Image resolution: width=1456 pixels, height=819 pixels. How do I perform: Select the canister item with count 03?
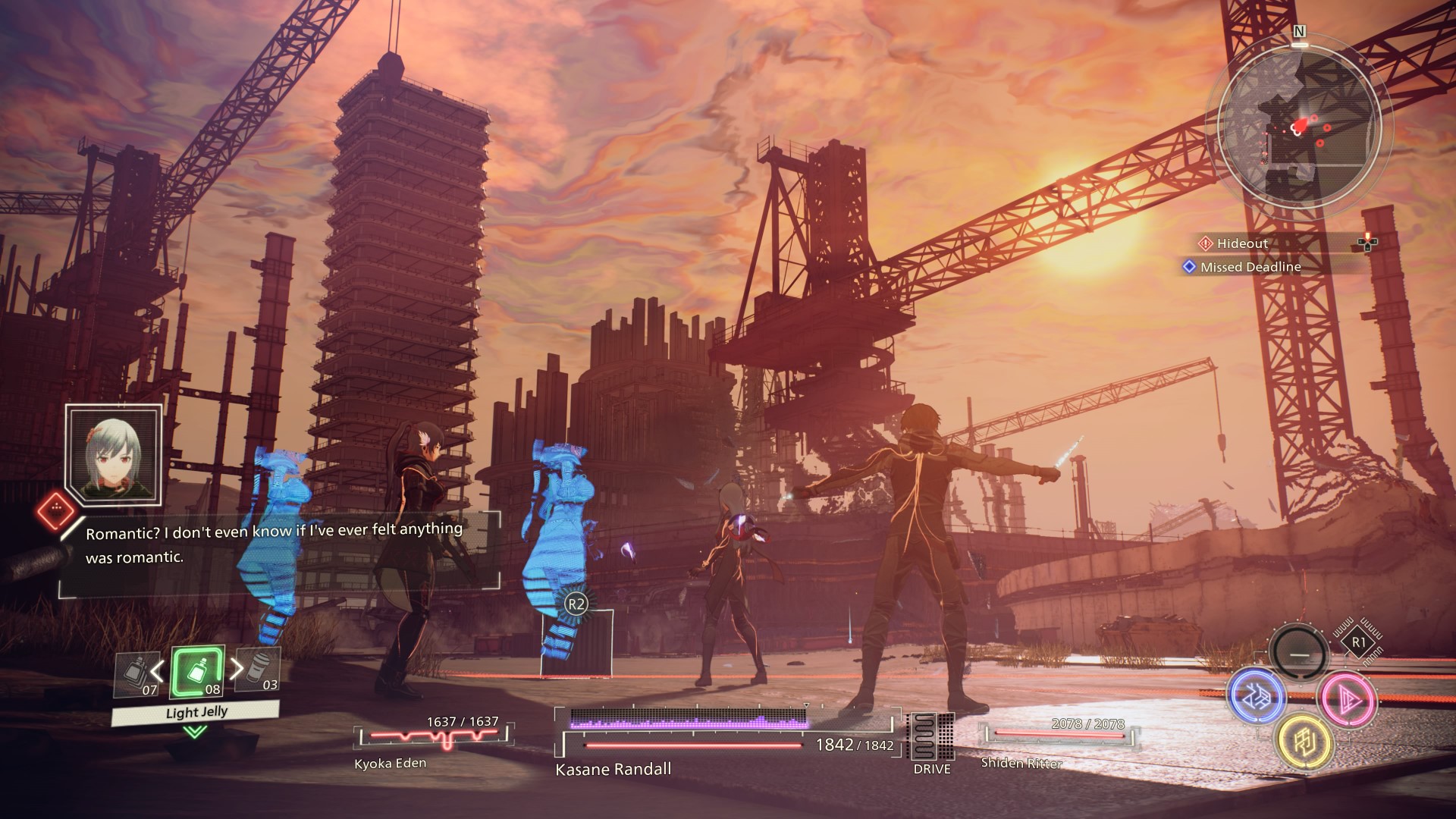pyautogui.click(x=259, y=670)
